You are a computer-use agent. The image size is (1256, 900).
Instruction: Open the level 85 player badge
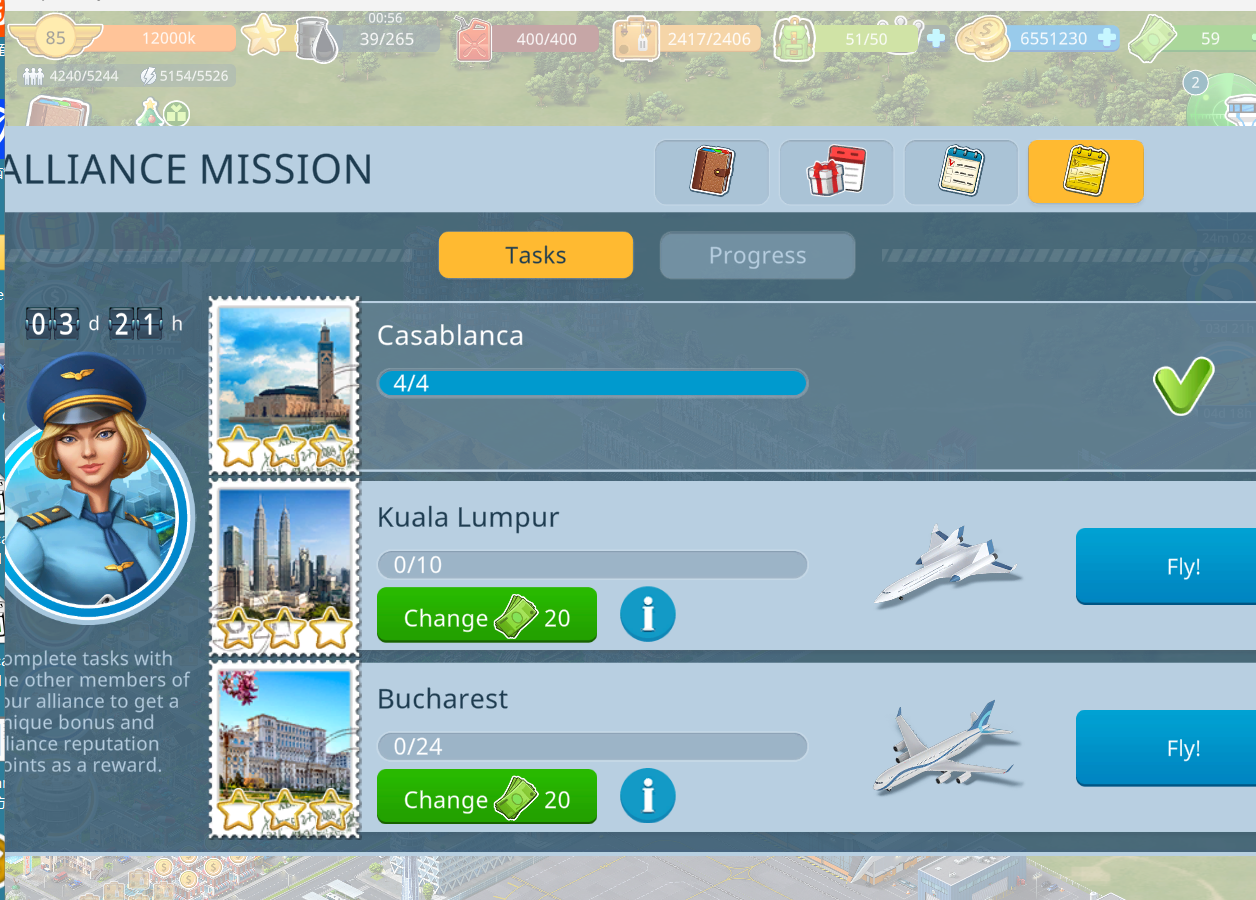point(55,39)
